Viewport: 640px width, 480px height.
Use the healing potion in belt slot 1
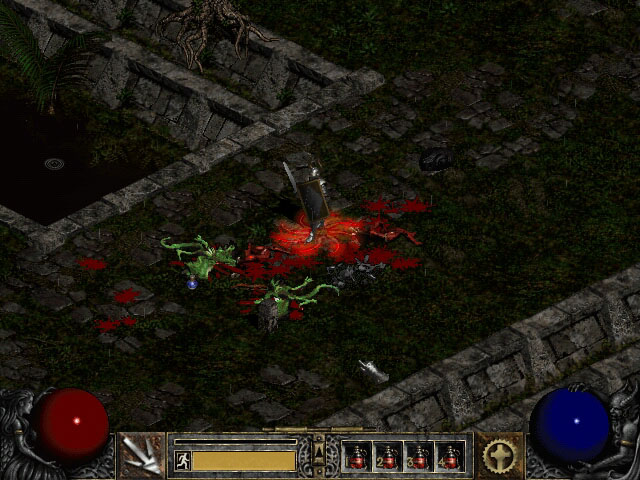click(x=358, y=456)
